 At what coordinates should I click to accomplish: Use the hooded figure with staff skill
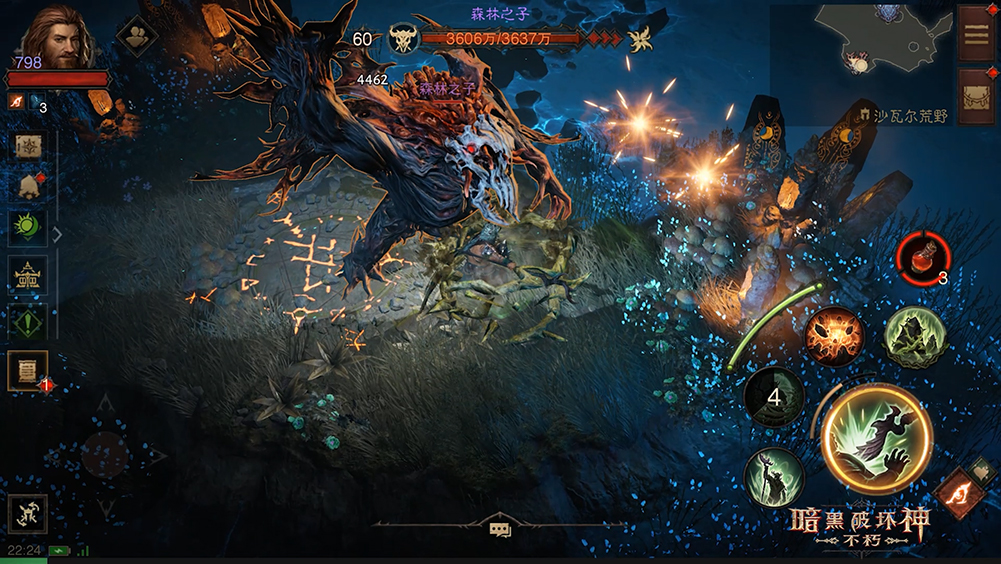pyautogui.click(x=774, y=477)
